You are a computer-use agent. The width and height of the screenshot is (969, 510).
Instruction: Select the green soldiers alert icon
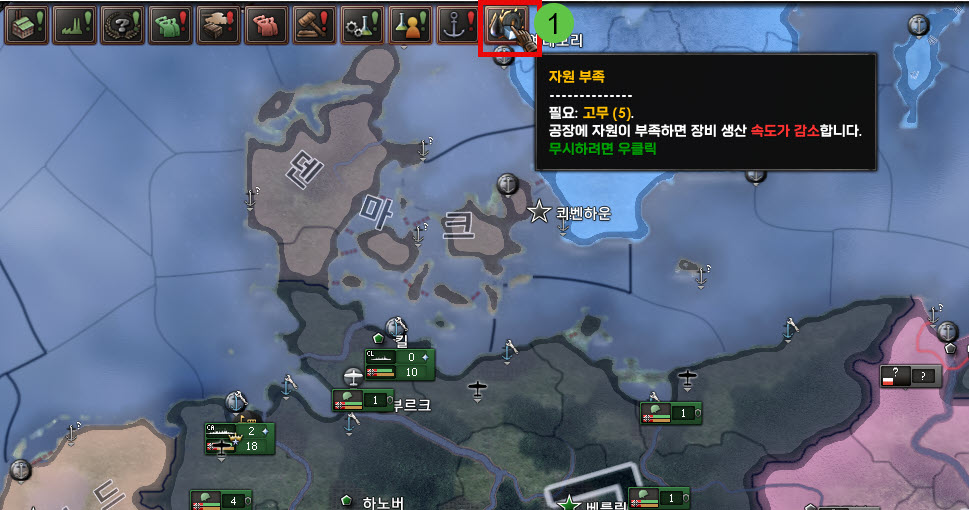[171, 24]
